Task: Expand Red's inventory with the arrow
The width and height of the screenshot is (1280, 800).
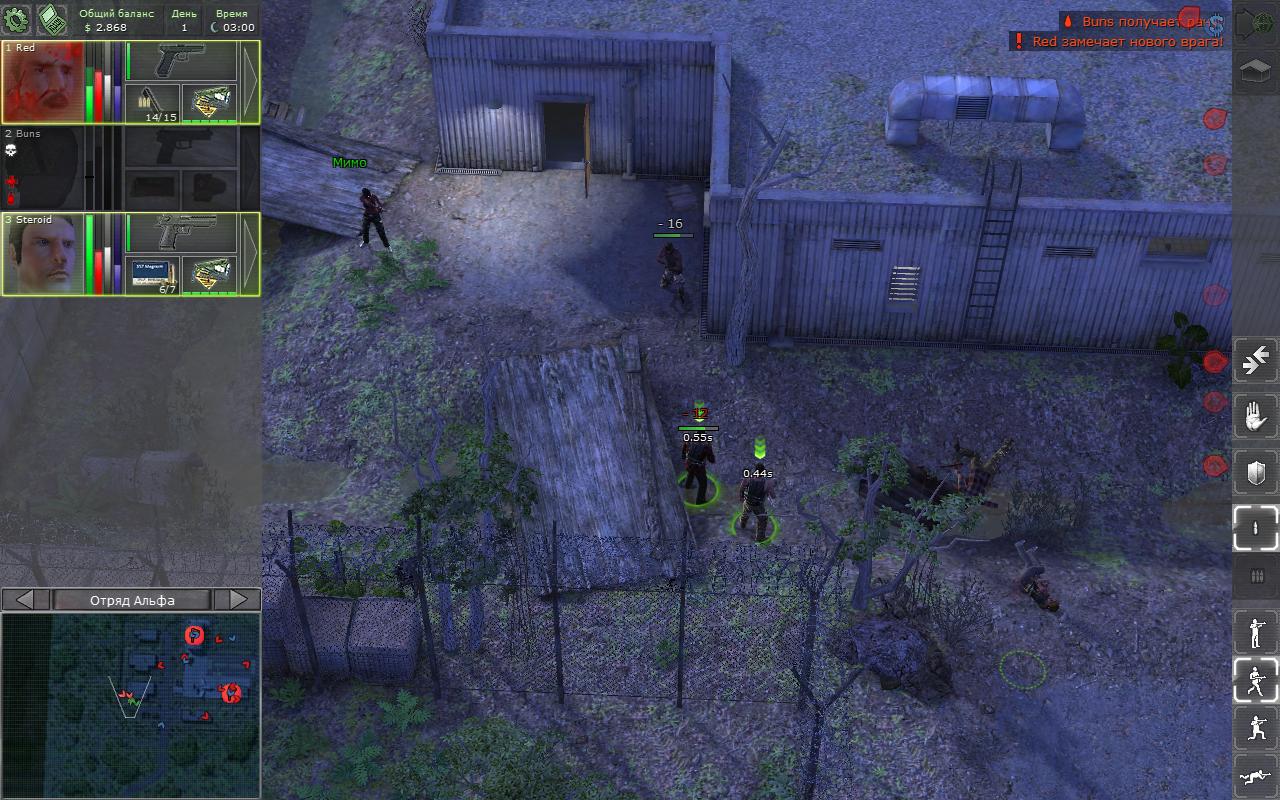Action: (x=249, y=82)
